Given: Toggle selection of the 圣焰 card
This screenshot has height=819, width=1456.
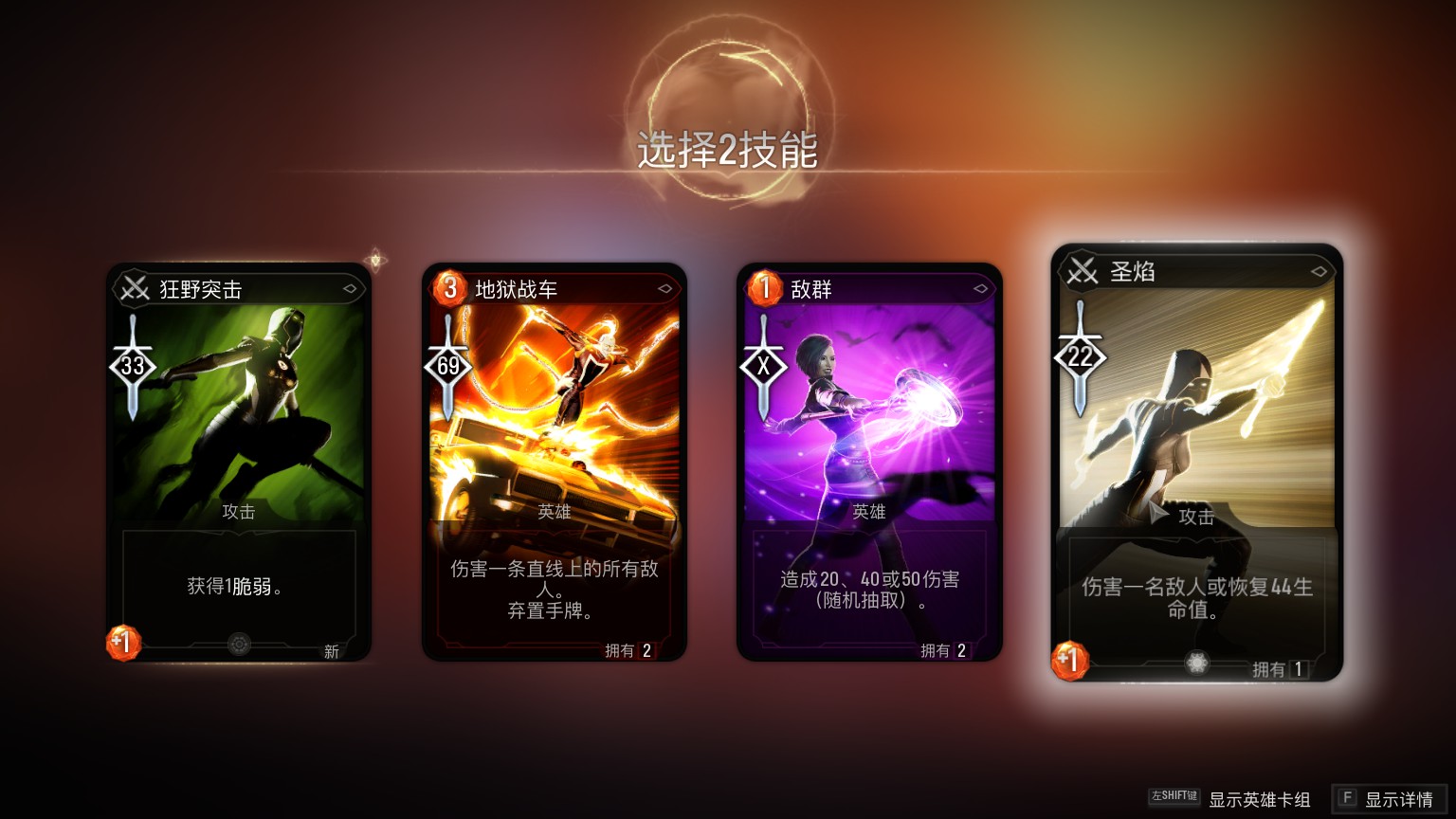Looking at the screenshot, I should coord(1196,455).
